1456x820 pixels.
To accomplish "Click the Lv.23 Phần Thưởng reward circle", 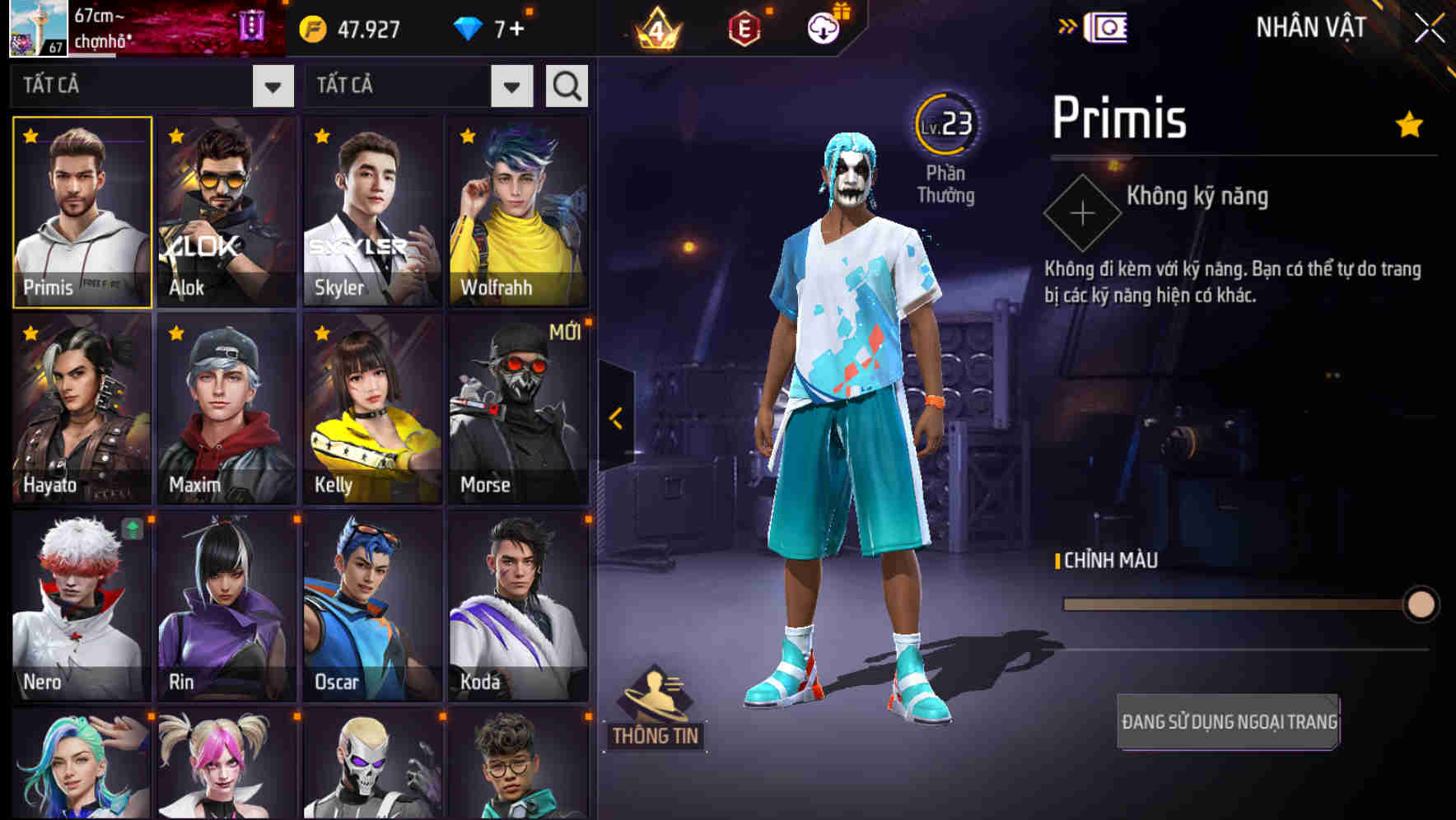I will point(946,123).
